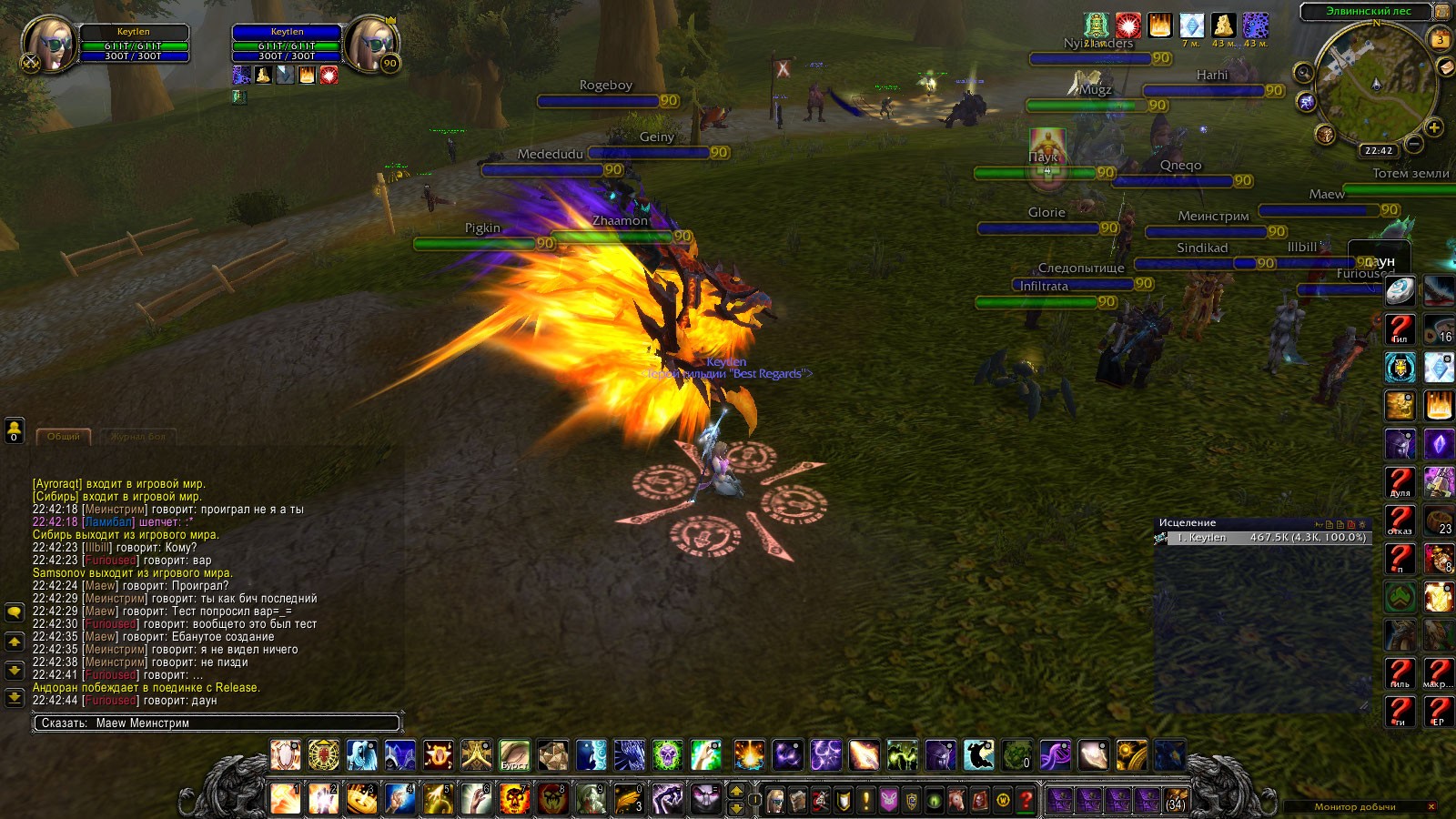Click the Сказать chat input box

(217, 723)
